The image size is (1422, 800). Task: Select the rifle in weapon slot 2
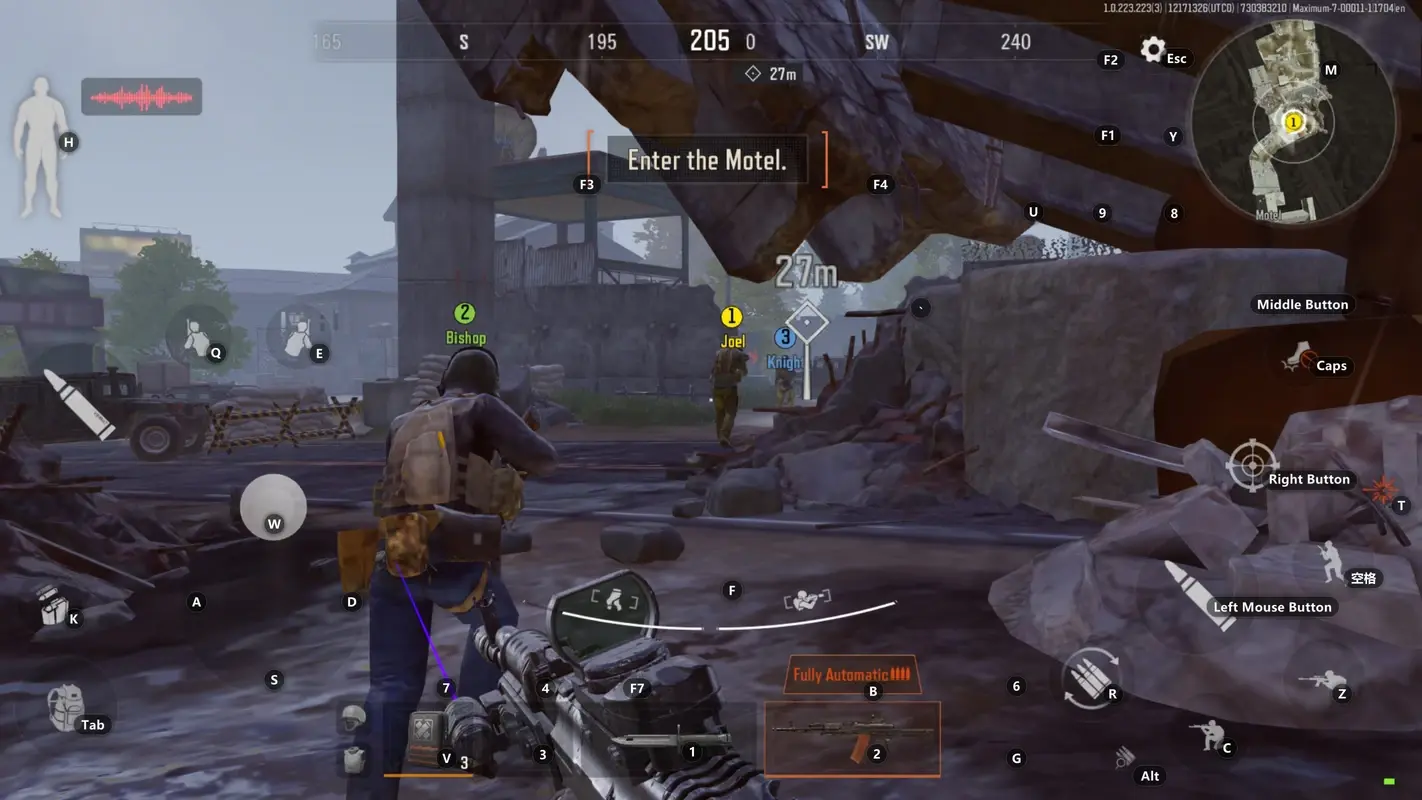click(x=852, y=739)
